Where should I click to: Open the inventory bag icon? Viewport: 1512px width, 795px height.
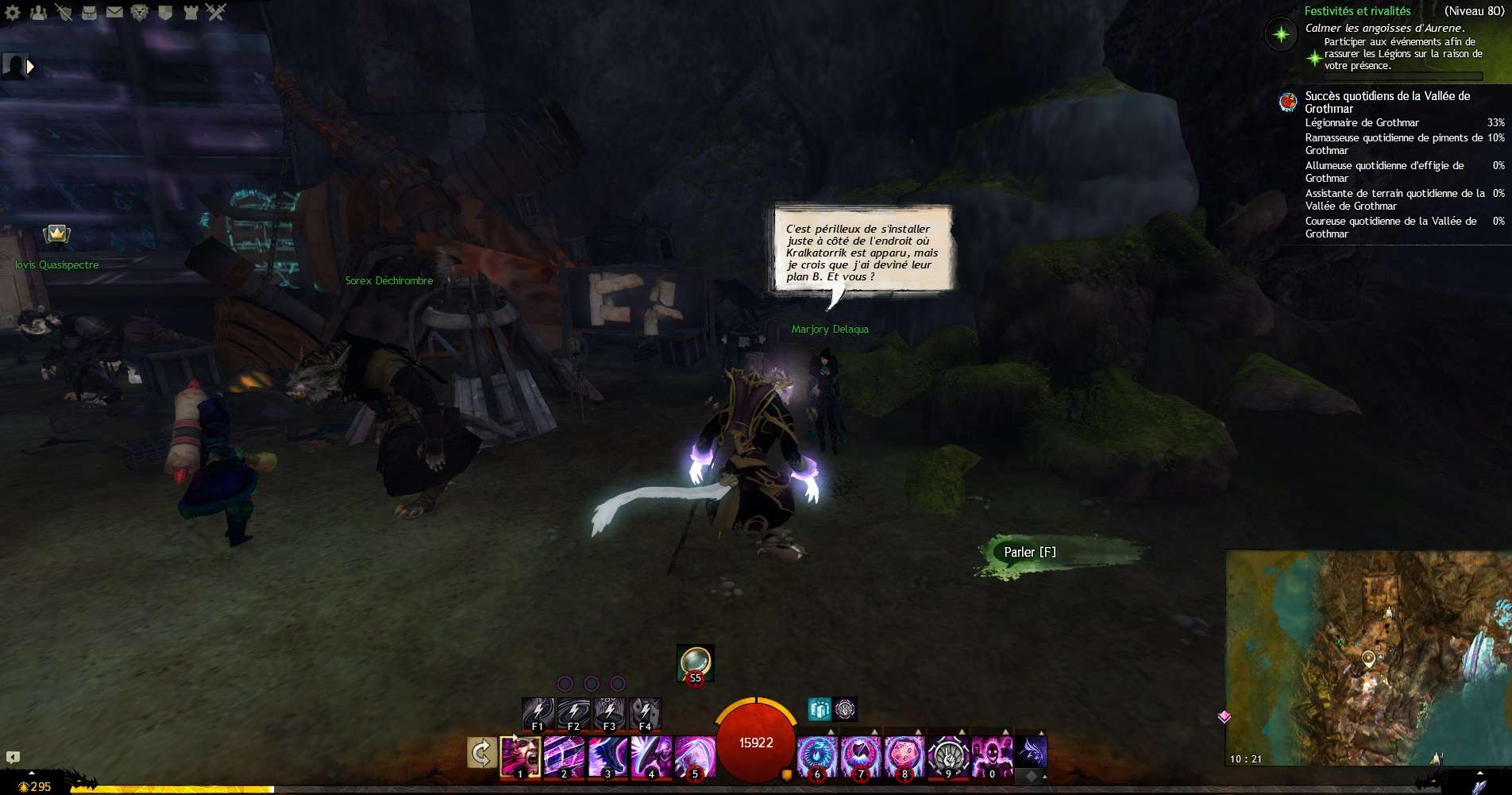click(x=89, y=12)
